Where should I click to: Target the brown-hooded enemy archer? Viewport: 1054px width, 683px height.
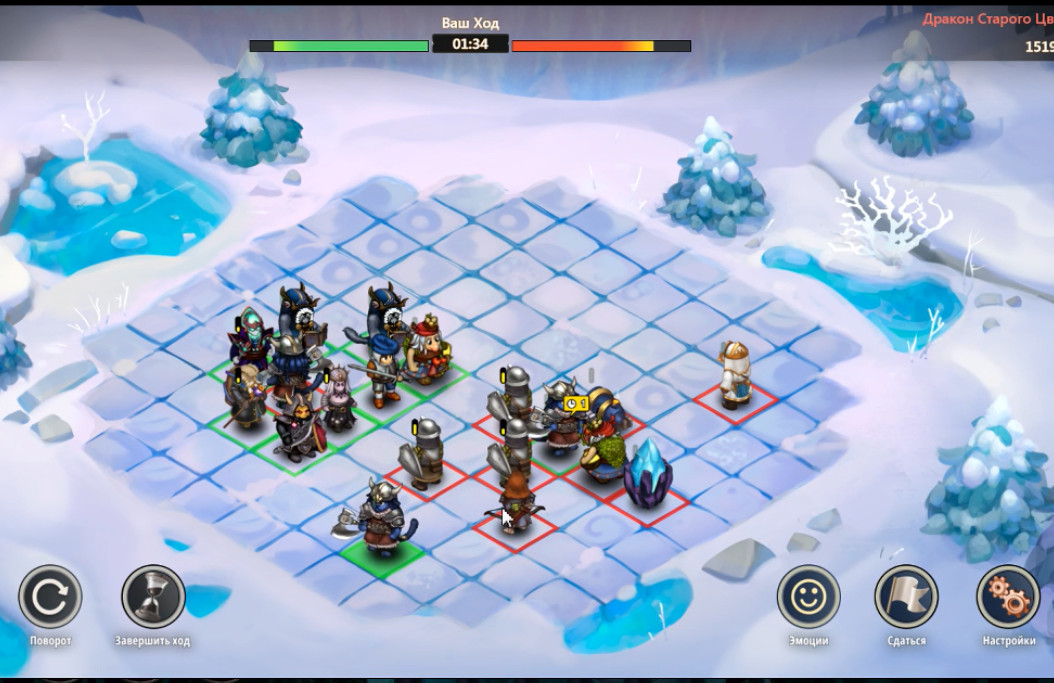click(x=515, y=502)
